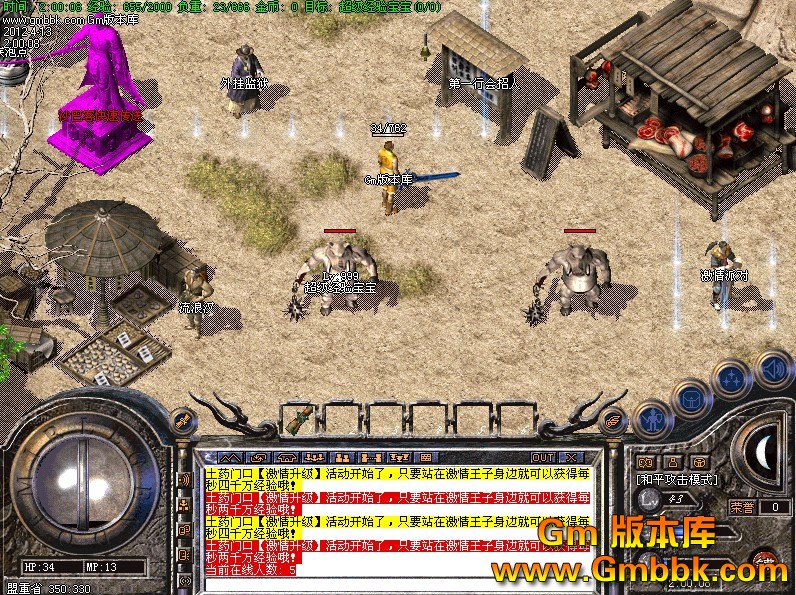This screenshot has height=595, width=796.
Task: Click the 和平攻击模式 attack mode label
Action: click(x=676, y=479)
